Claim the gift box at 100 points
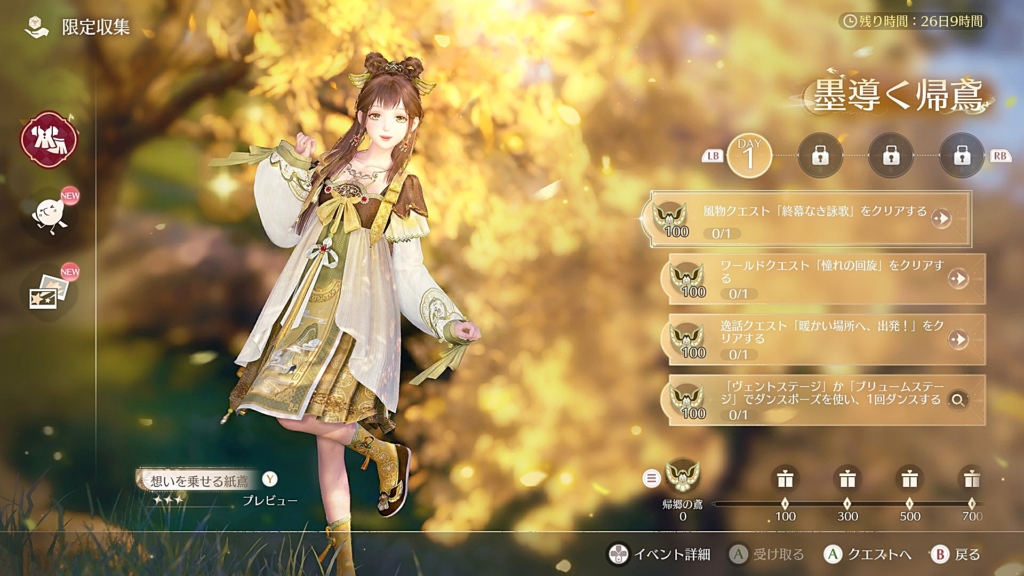The width and height of the screenshot is (1024, 576). (x=785, y=478)
